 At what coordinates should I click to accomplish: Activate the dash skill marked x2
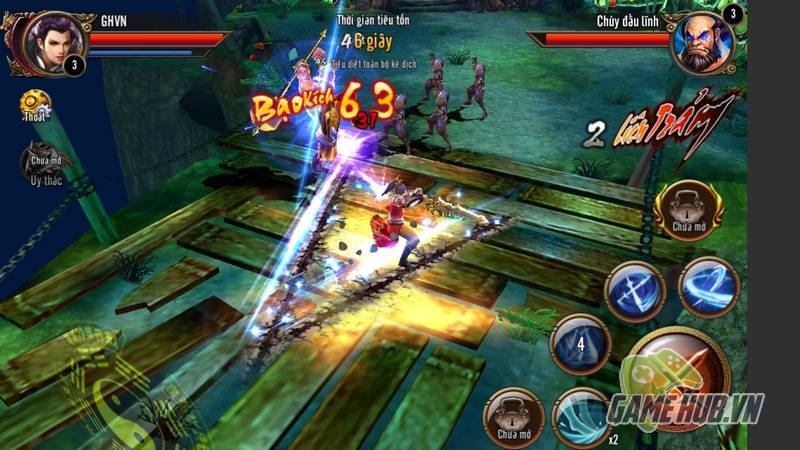point(584,416)
